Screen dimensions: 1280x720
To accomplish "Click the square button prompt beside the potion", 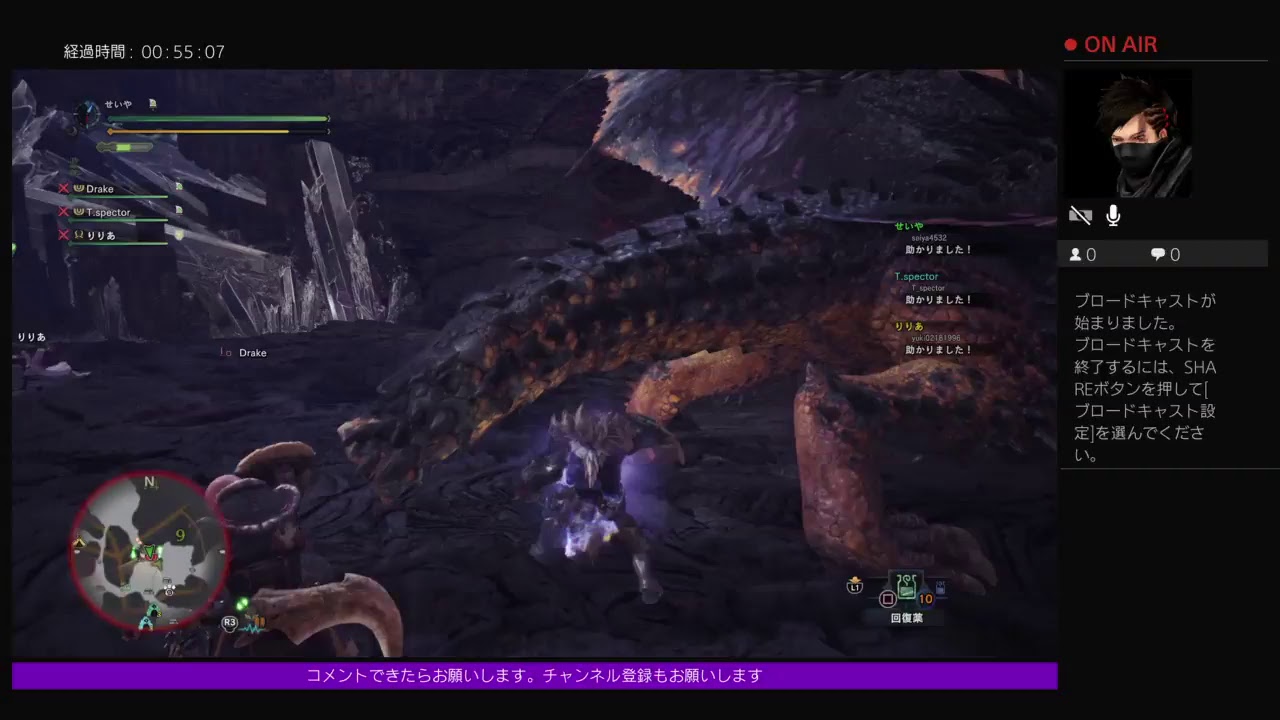I will (x=888, y=598).
